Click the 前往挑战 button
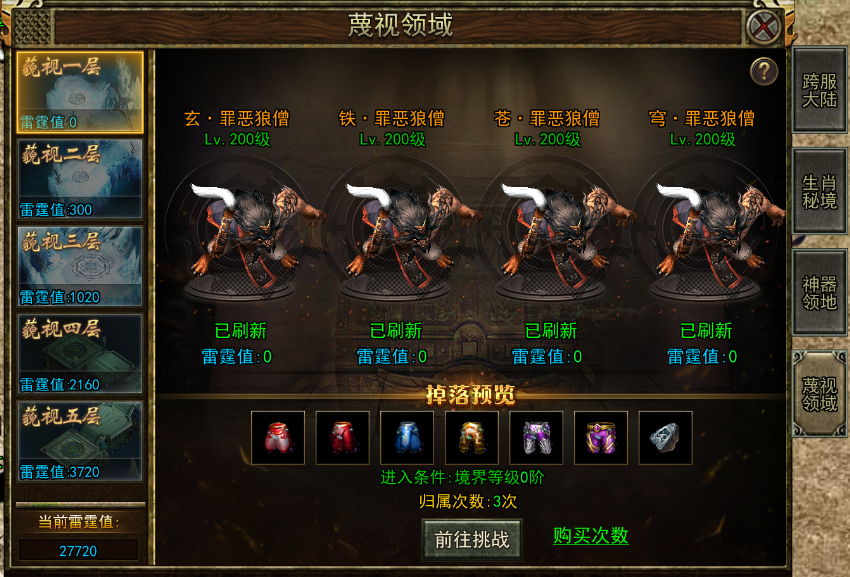The height and width of the screenshot is (577, 850). point(472,540)
